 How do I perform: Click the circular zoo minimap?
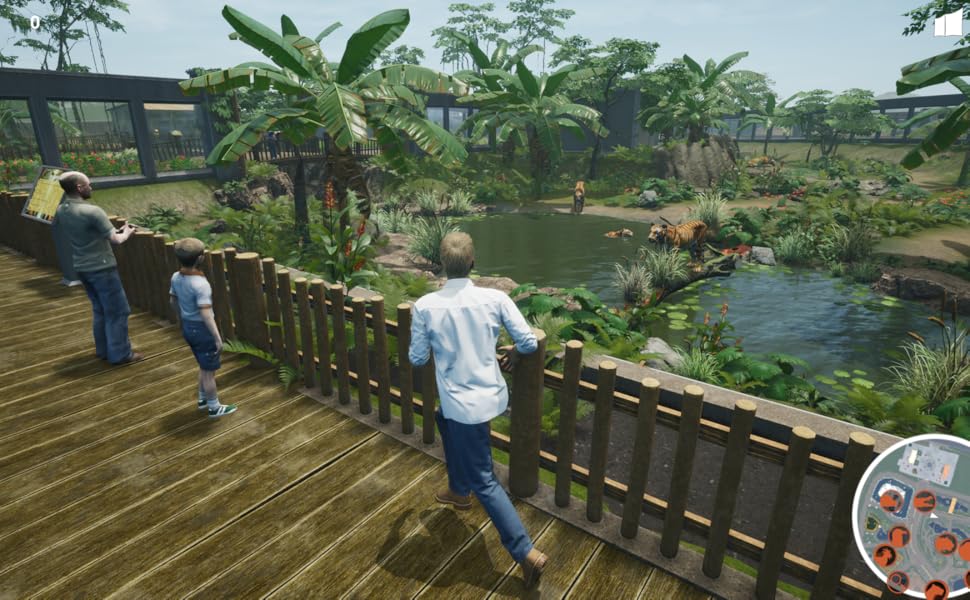point(917,520)
